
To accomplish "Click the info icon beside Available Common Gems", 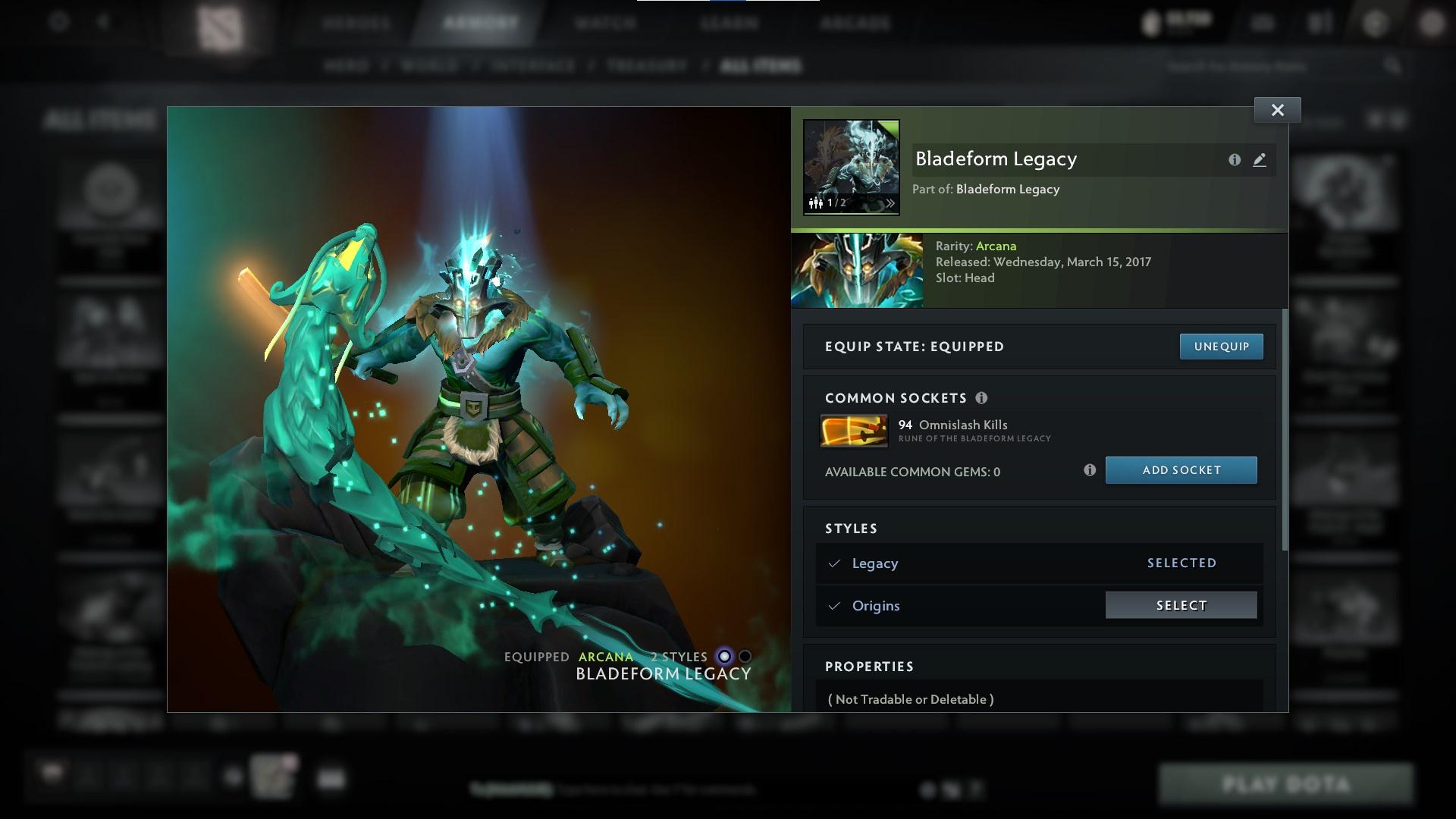I will [1090, 470].
